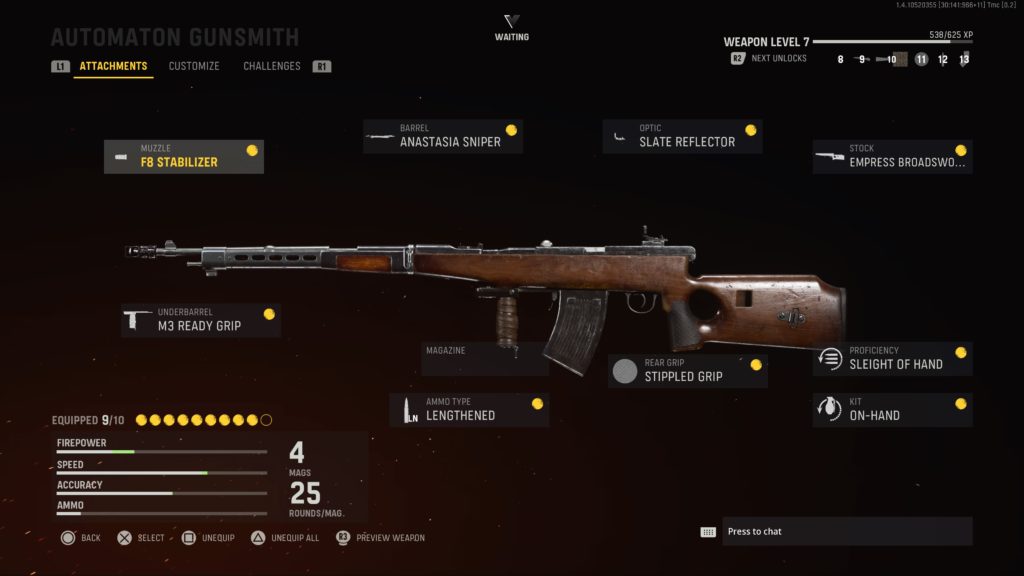Choose the Anastasia Sniper barrel slot

tap(443, 136)
